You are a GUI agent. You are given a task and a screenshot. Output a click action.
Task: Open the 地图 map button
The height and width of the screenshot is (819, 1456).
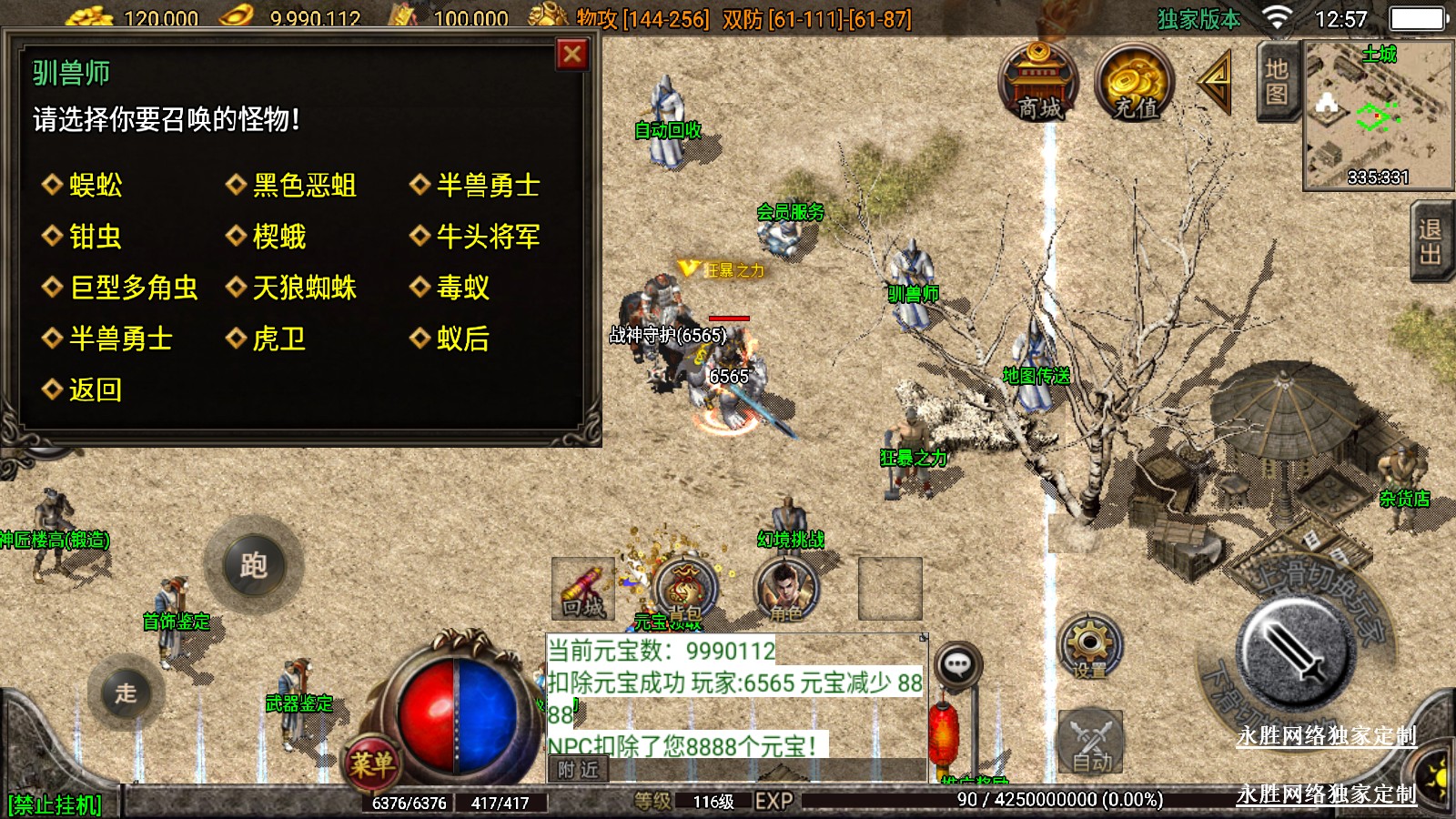[1276, 82]
